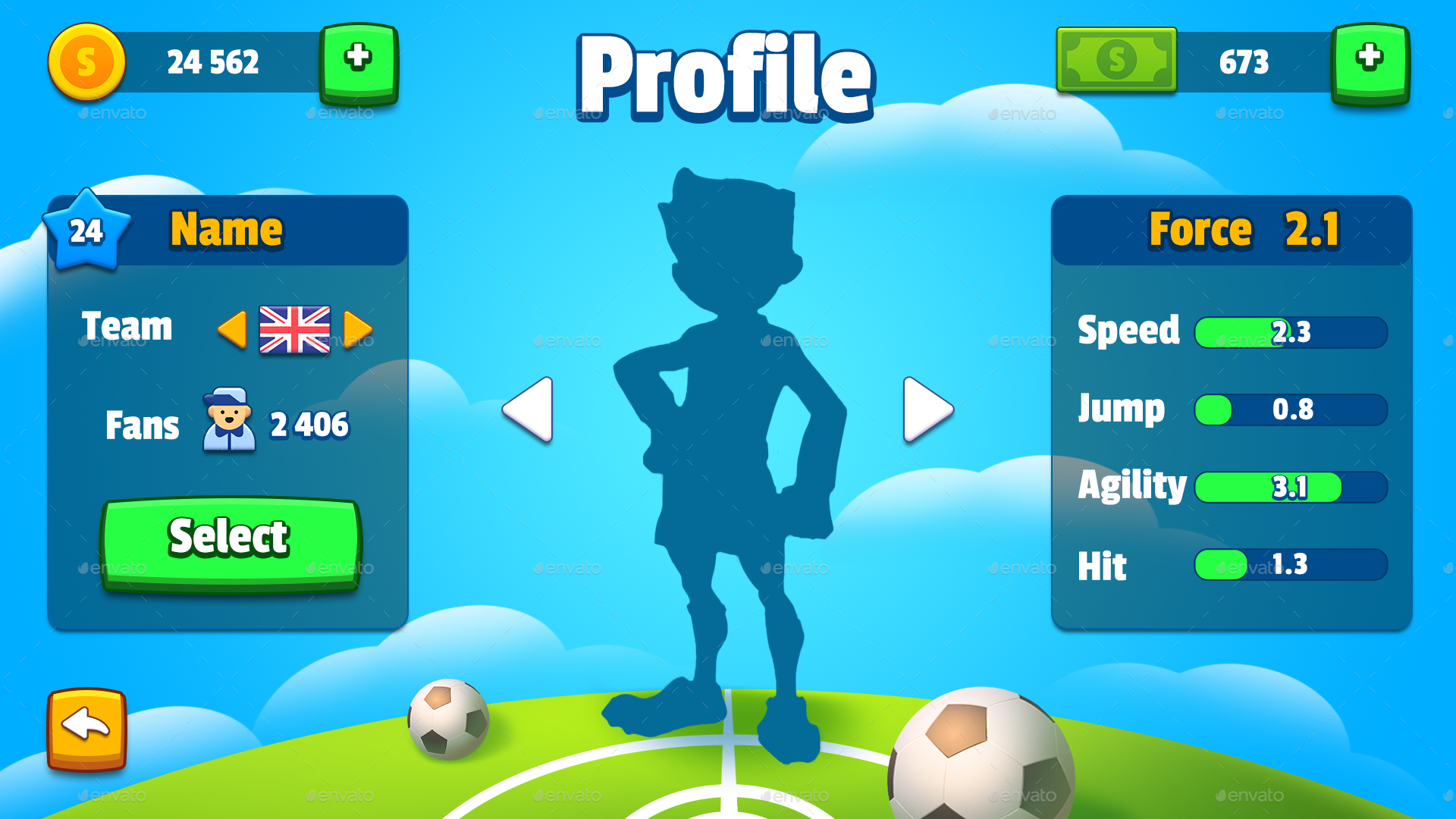The height and width of the screenshot is (819, 1456).
Task: Show the next character with white right arrow
Action: click(x=927, y=409)
